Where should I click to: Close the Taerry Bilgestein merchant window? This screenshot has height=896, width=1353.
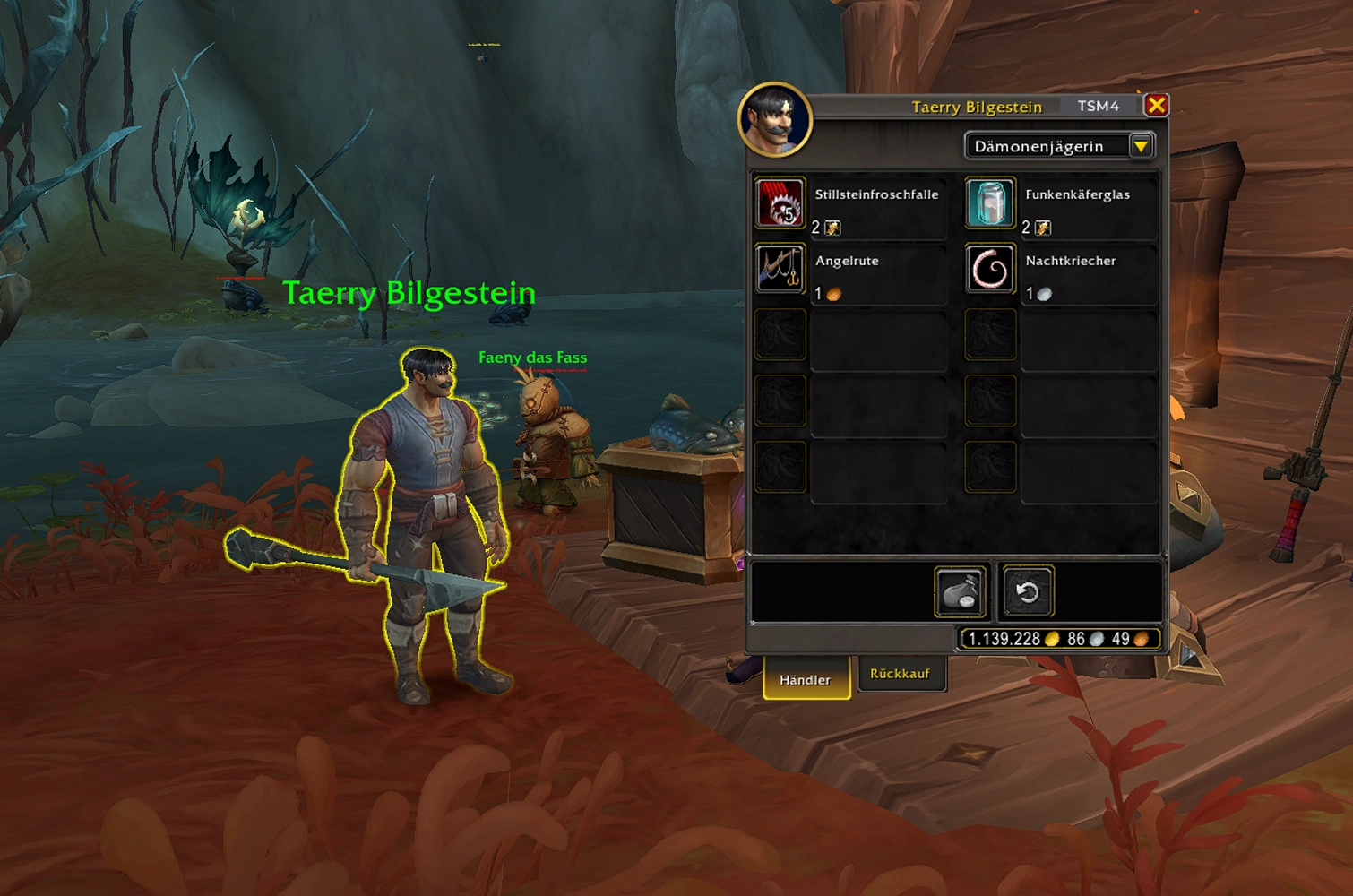pyautogui.click(x=1156, y=106)
